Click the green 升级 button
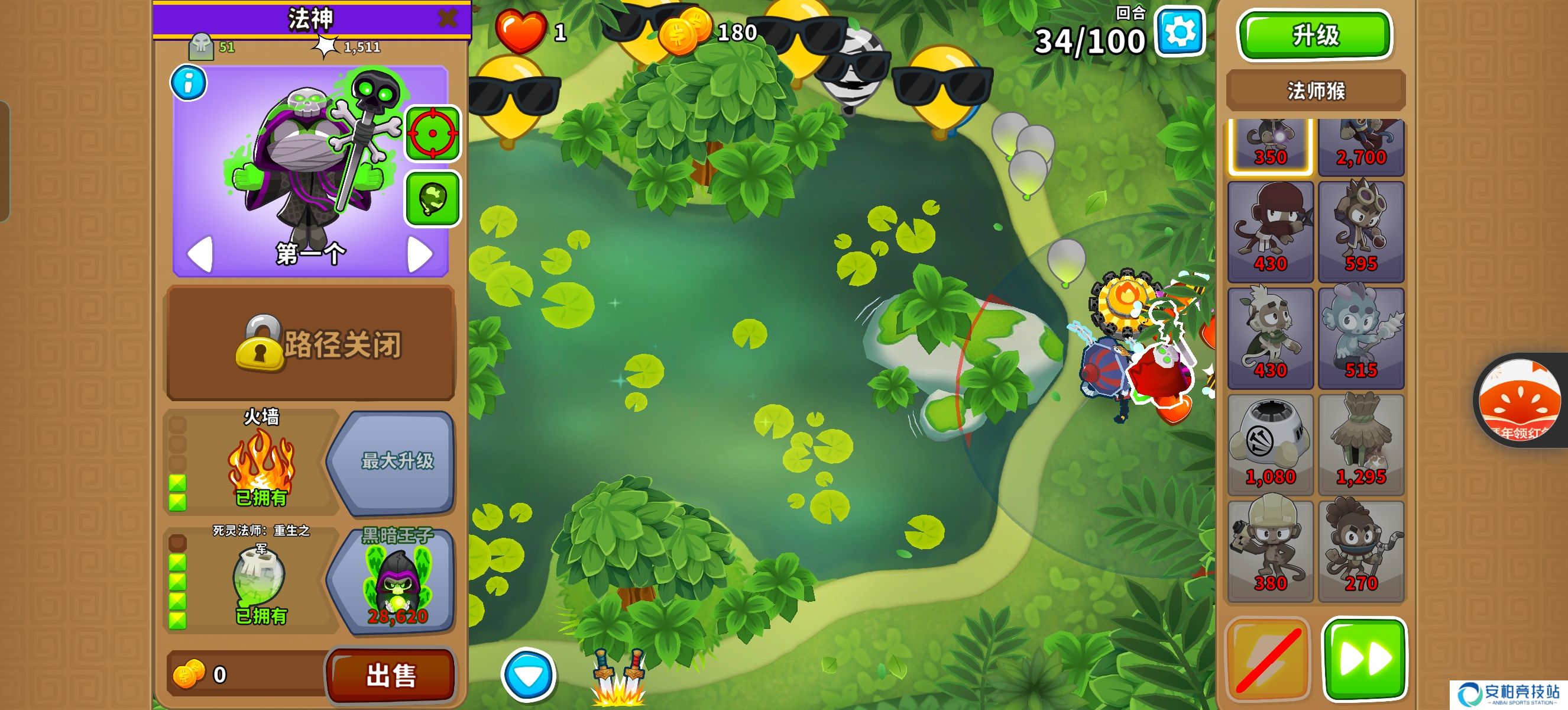The width and height of the screenshot is (1568, 710). pyautogui.click(x=1315, y=35)
